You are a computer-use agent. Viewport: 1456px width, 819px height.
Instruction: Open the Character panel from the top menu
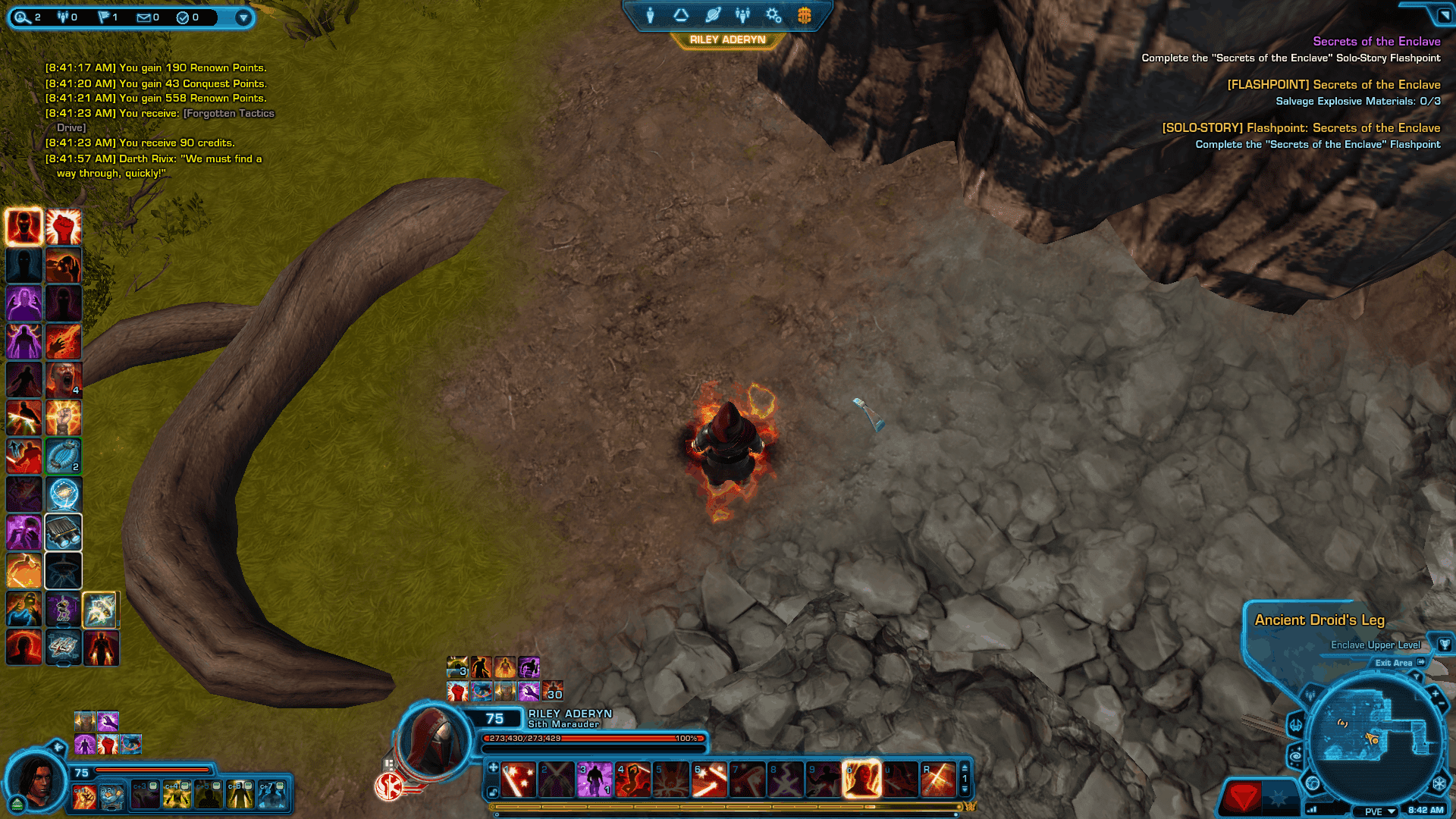pyautogui.click(x=650, y=15)
